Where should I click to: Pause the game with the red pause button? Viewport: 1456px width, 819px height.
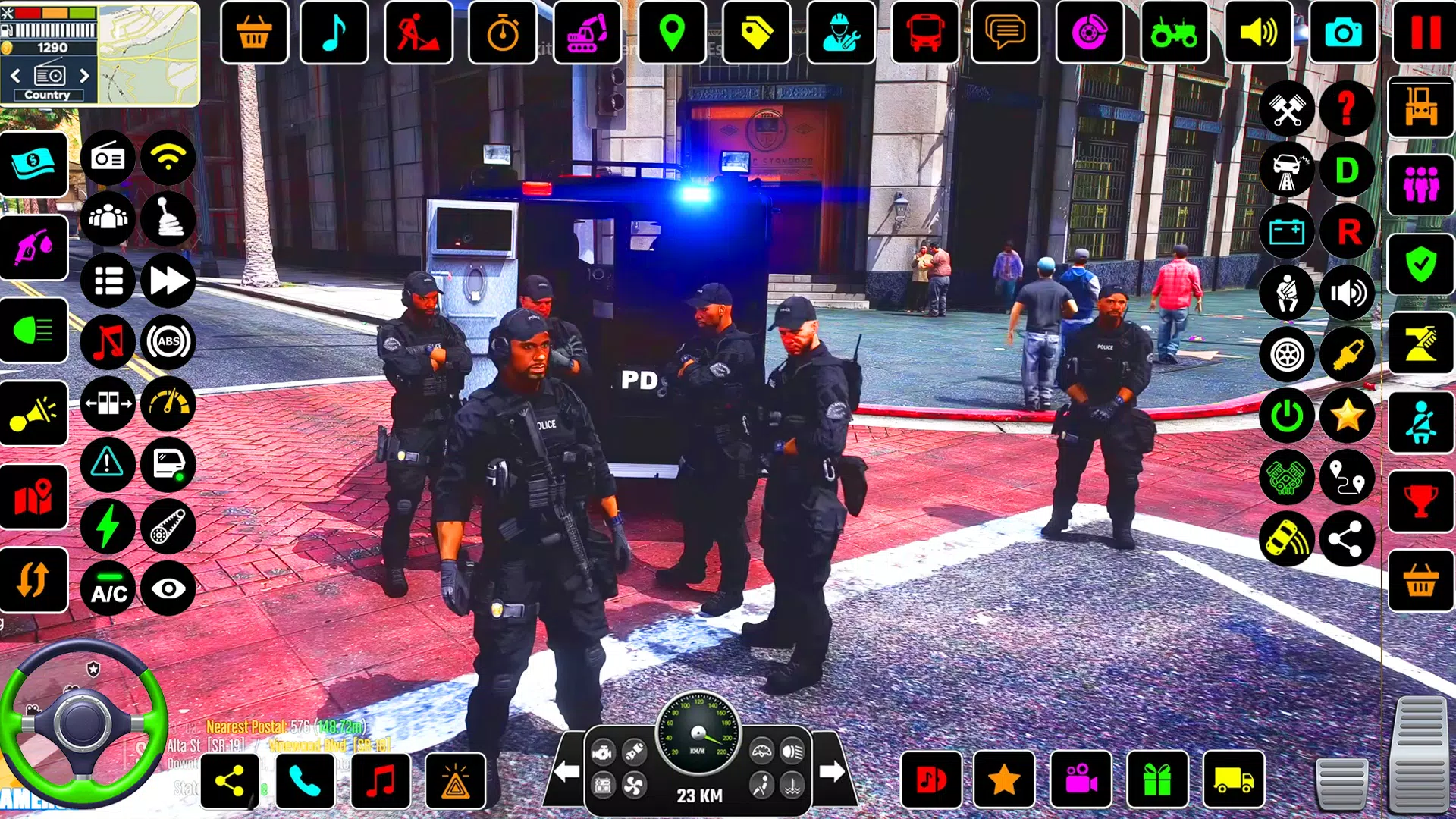(x=1423, y=33)
